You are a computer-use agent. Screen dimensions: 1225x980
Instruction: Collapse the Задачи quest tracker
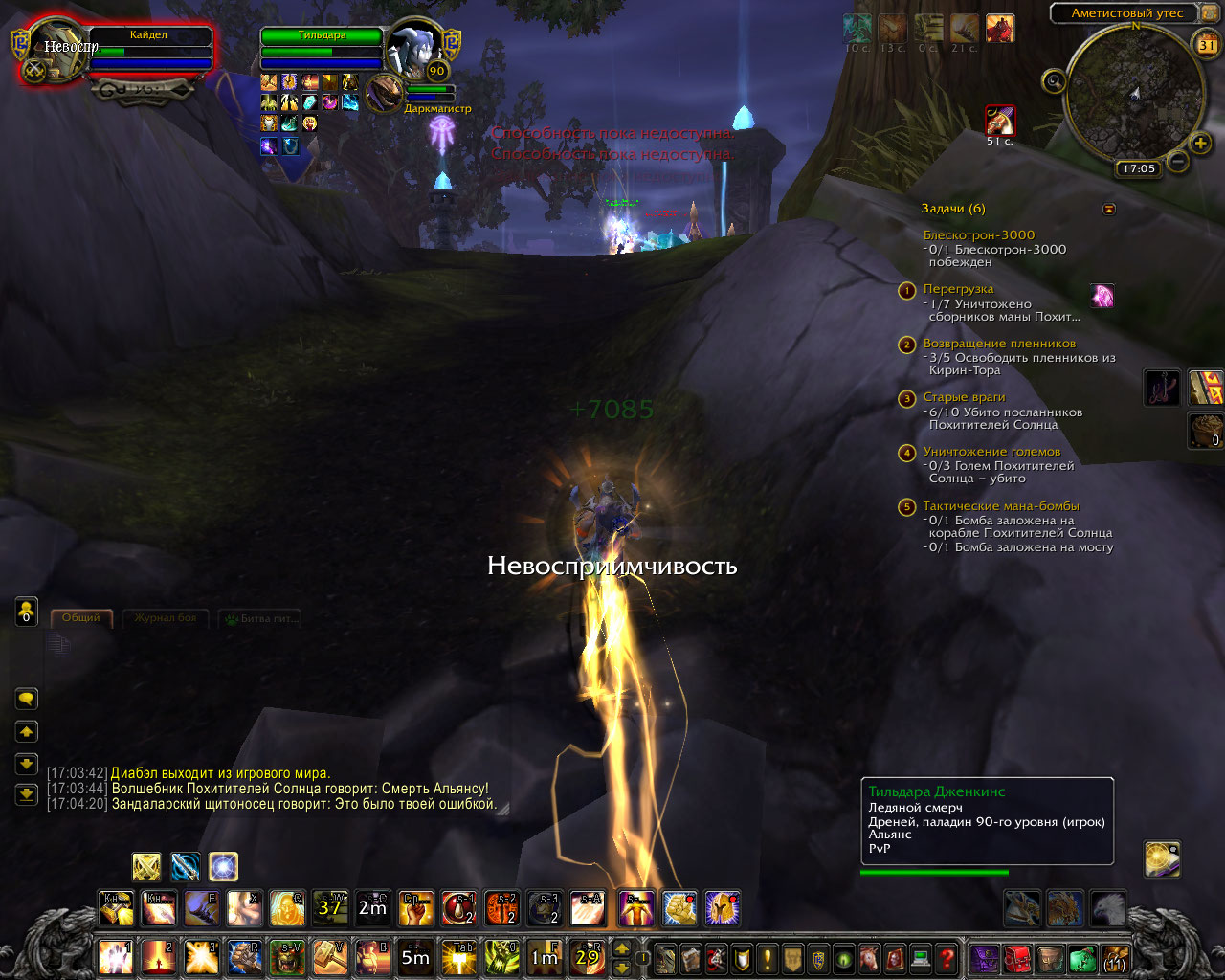coord(1109,209)
